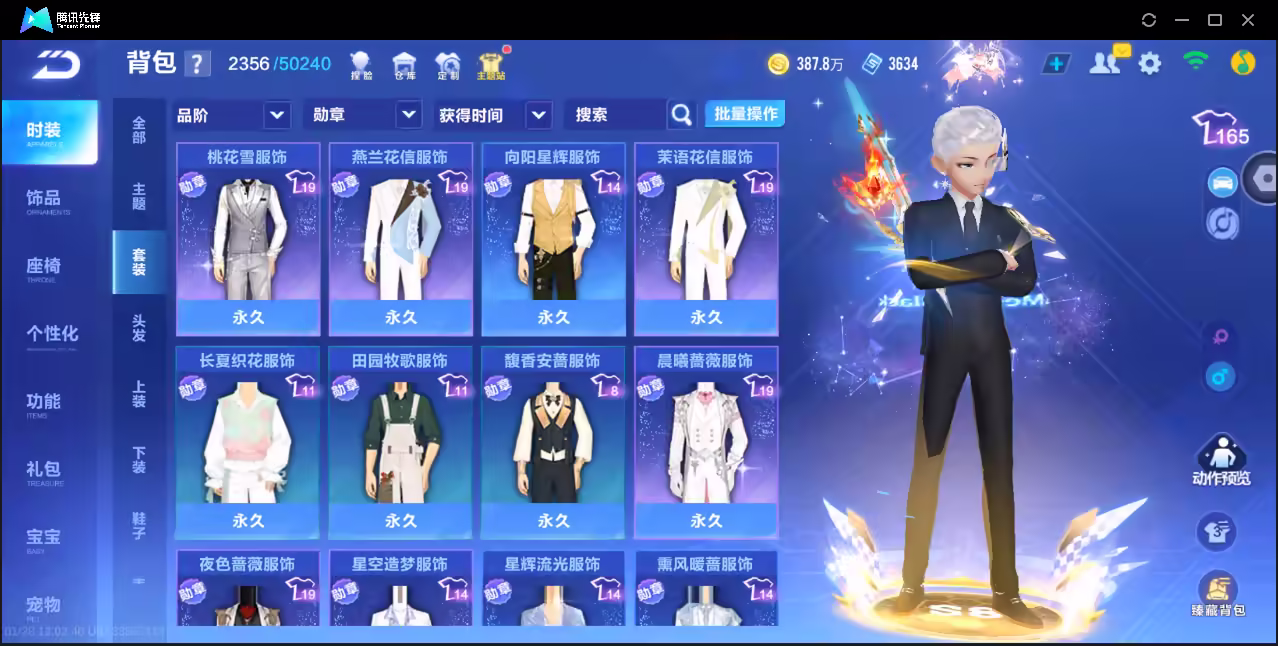
Task: Open the 臻藏背包 collection bag
Action: [1217, 593]
